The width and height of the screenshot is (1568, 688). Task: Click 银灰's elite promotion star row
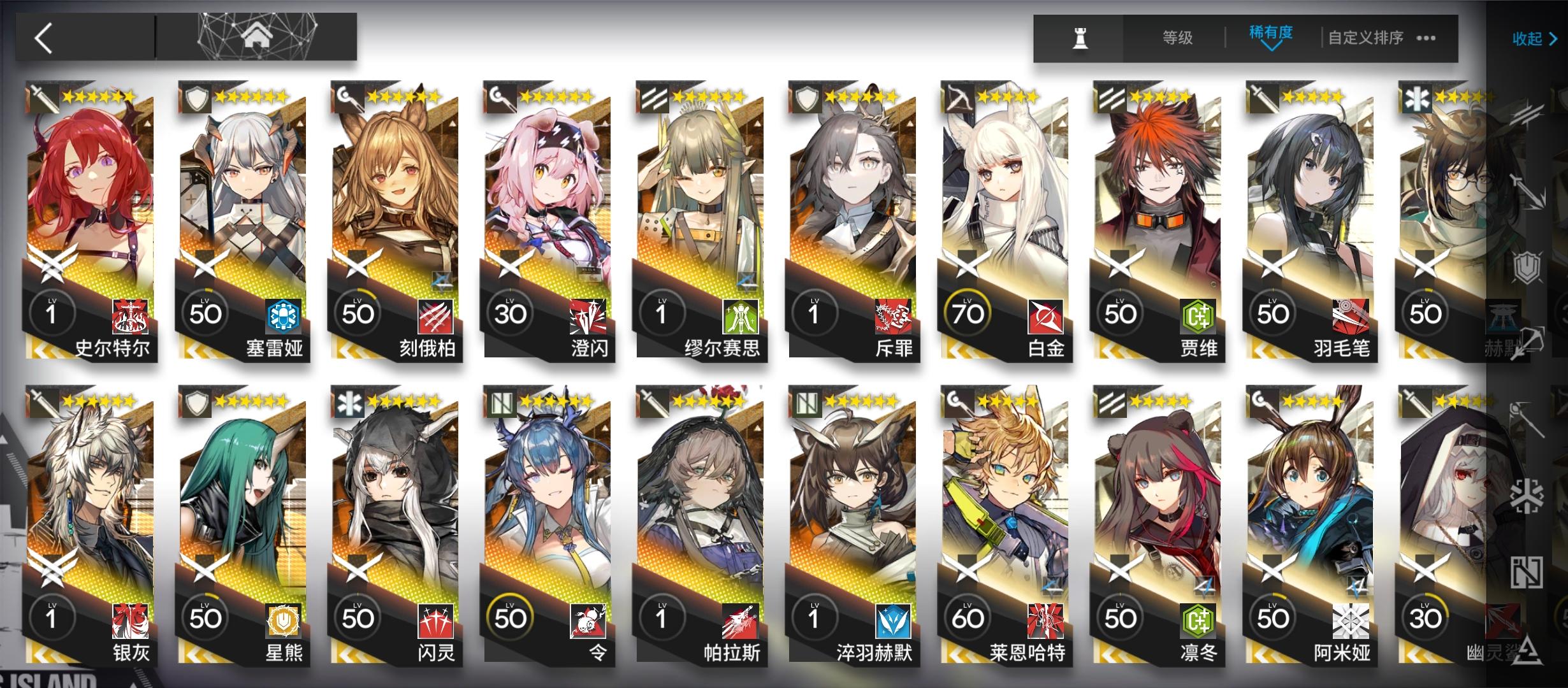(99, 401)
